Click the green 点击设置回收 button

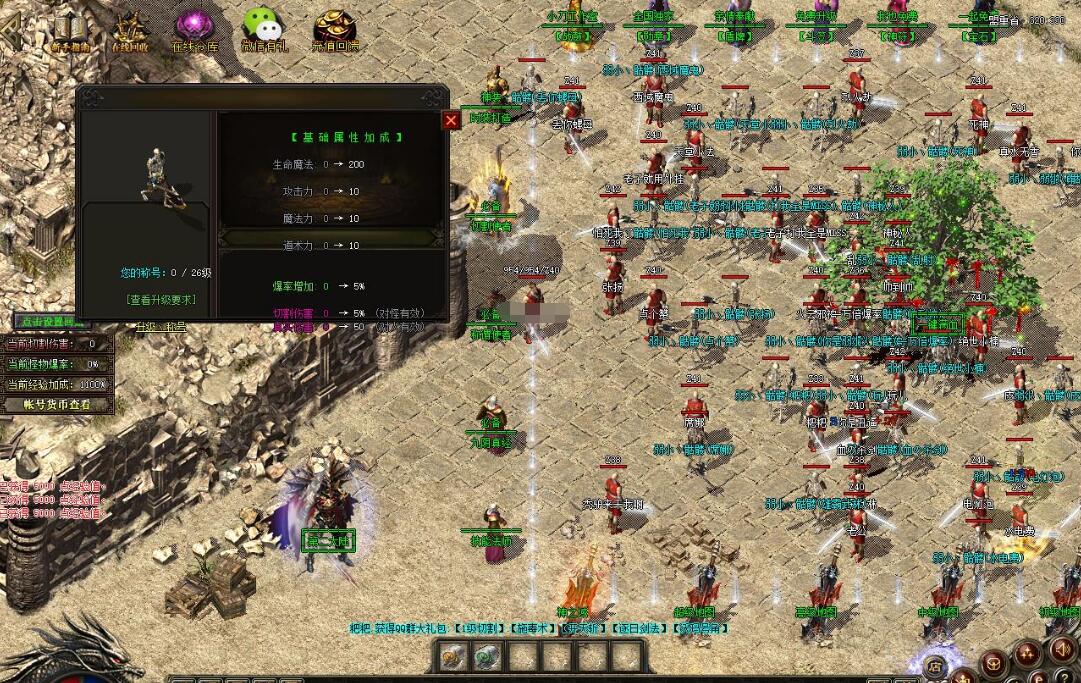click(x=50, y=322)
